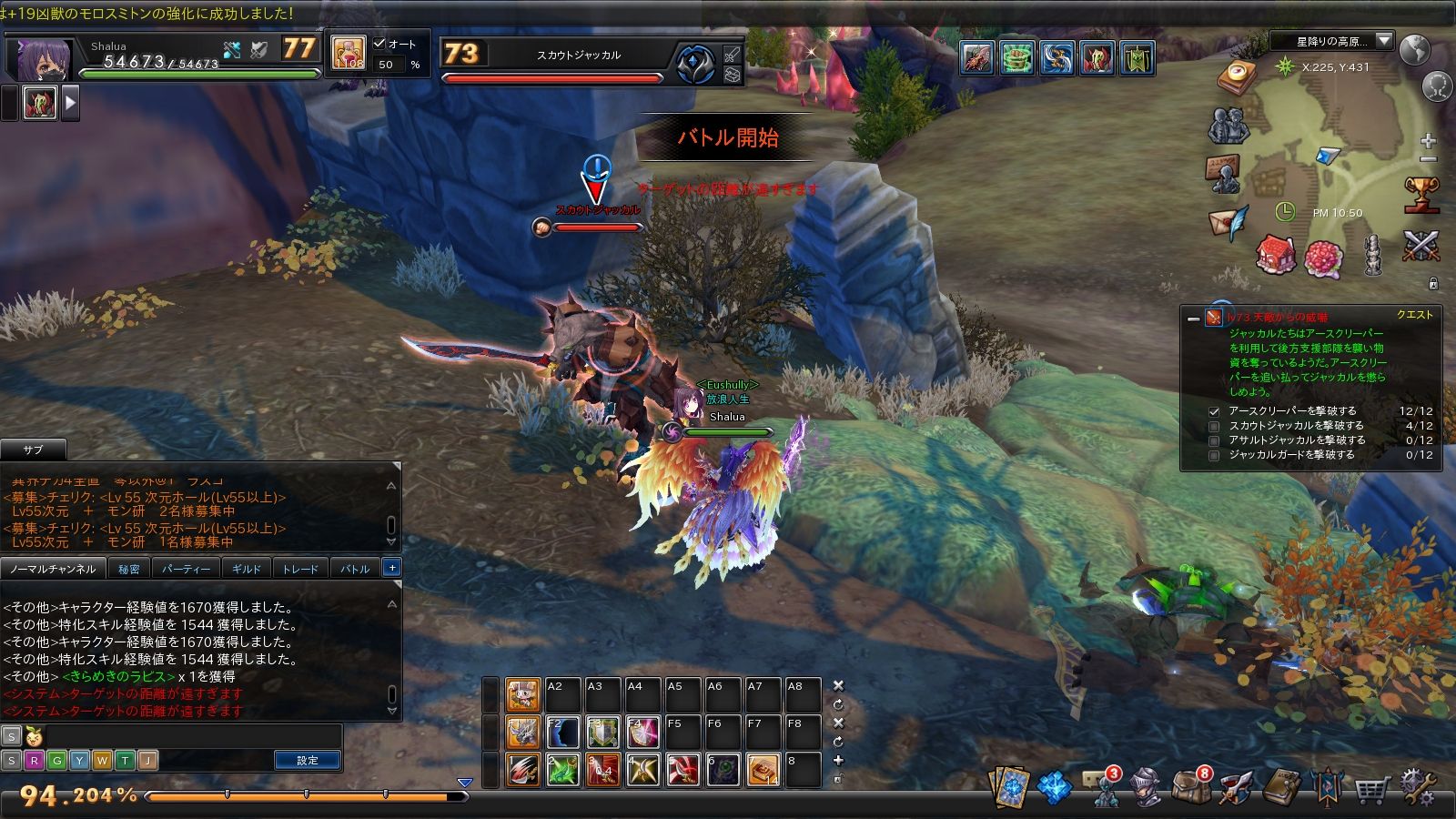Switch to the ギルド chat tab

point(246,569)
